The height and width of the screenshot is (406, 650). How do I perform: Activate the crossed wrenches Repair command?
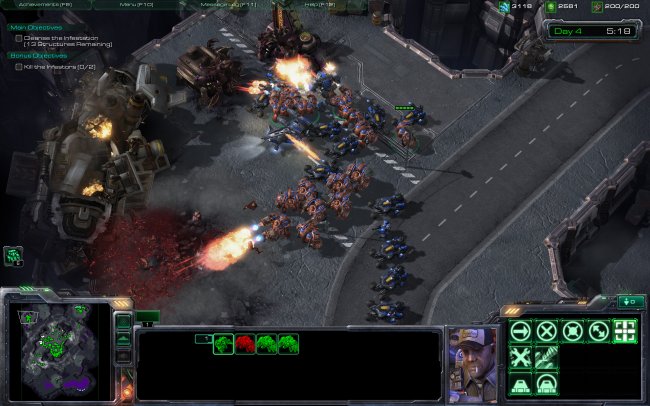521,358
